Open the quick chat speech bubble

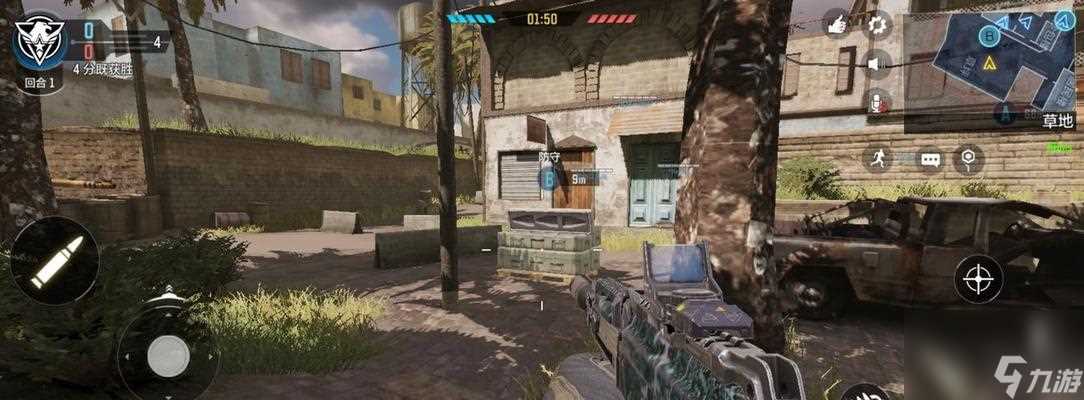coord(930,159)
